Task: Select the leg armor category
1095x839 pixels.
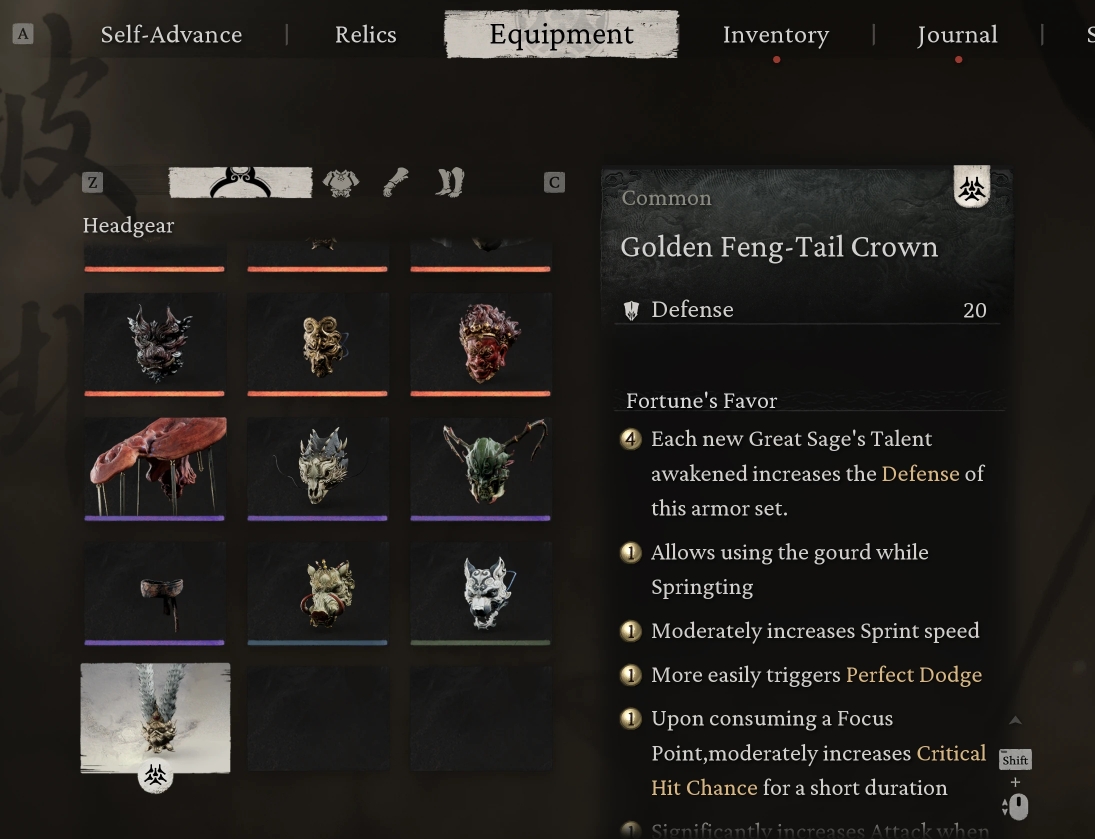Action: pyautogui.click(x=450, y=182)
